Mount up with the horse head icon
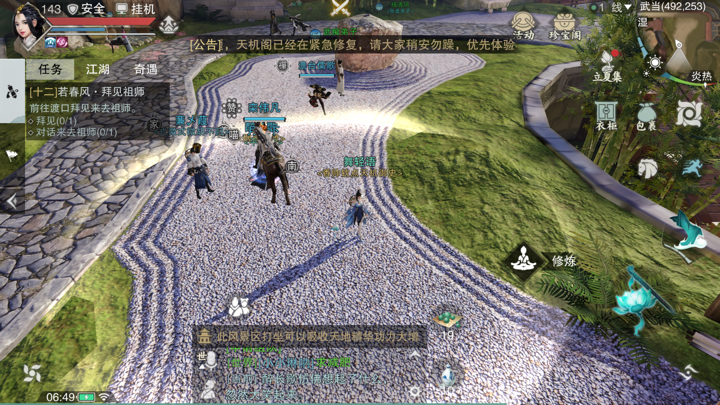Image resolution: width=720 pixels, height=405 pixels. point(648,168)
